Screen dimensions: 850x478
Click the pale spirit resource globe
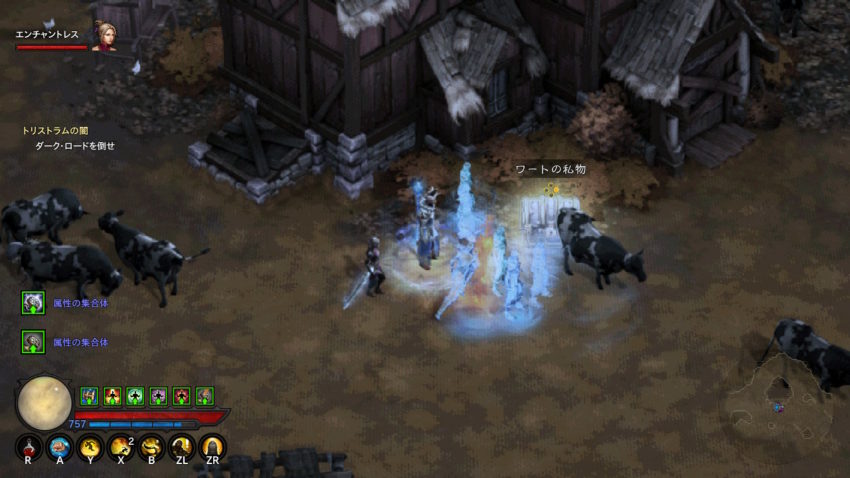tap(44, 403)
